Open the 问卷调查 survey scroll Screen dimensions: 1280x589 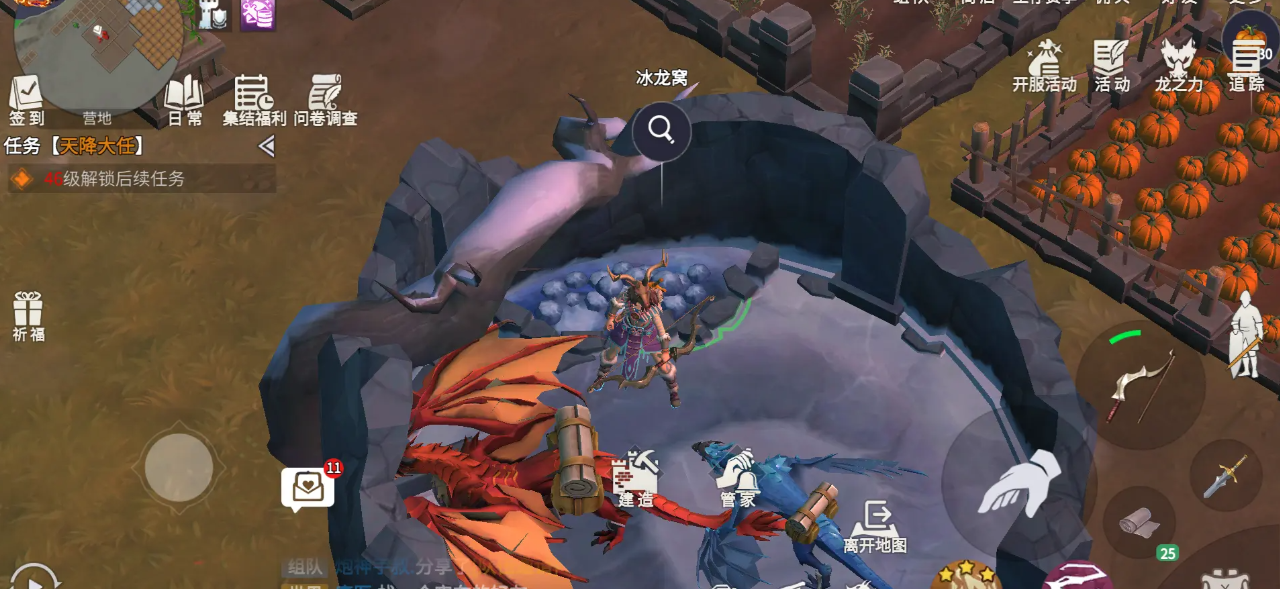[325, 98]
